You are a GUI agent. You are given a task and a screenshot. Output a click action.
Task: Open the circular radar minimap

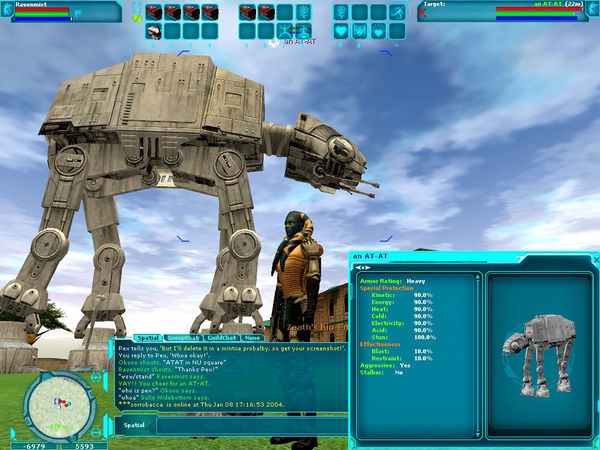click(61, 403)
